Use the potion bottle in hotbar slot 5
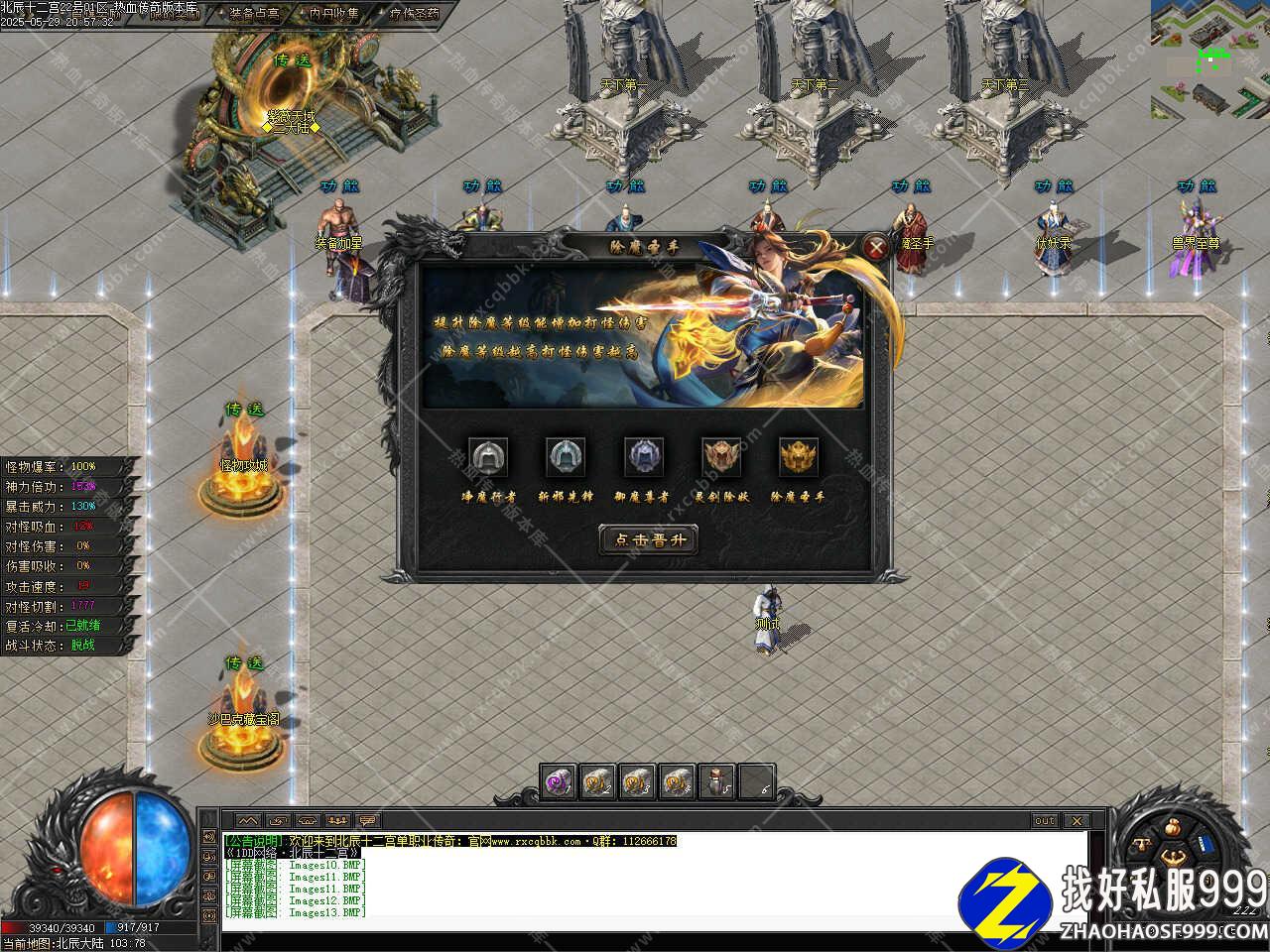Screen dimensions: 1270x952 pos(716,782)
